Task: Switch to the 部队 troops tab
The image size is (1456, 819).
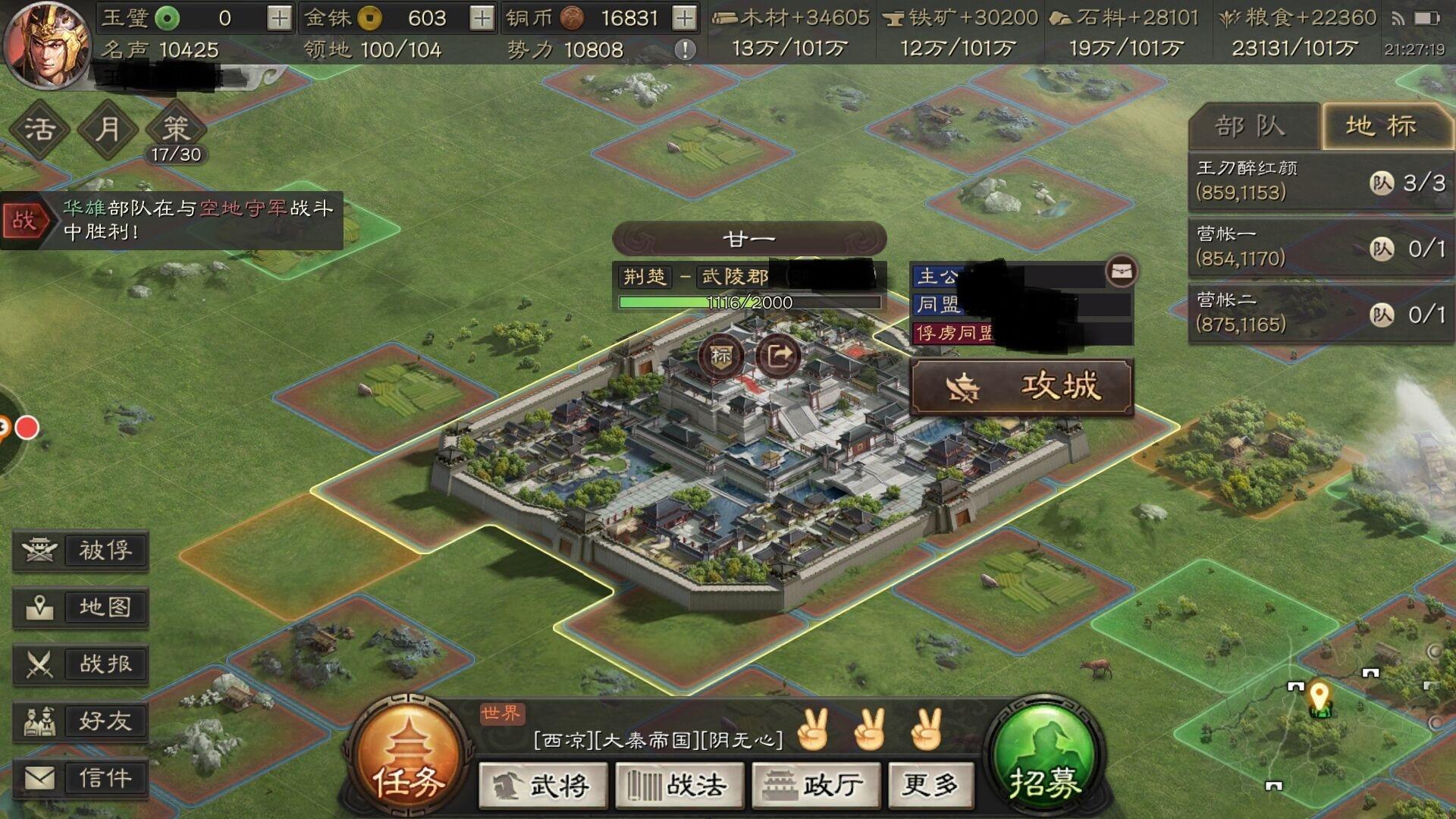Action: coord(1251,126)
